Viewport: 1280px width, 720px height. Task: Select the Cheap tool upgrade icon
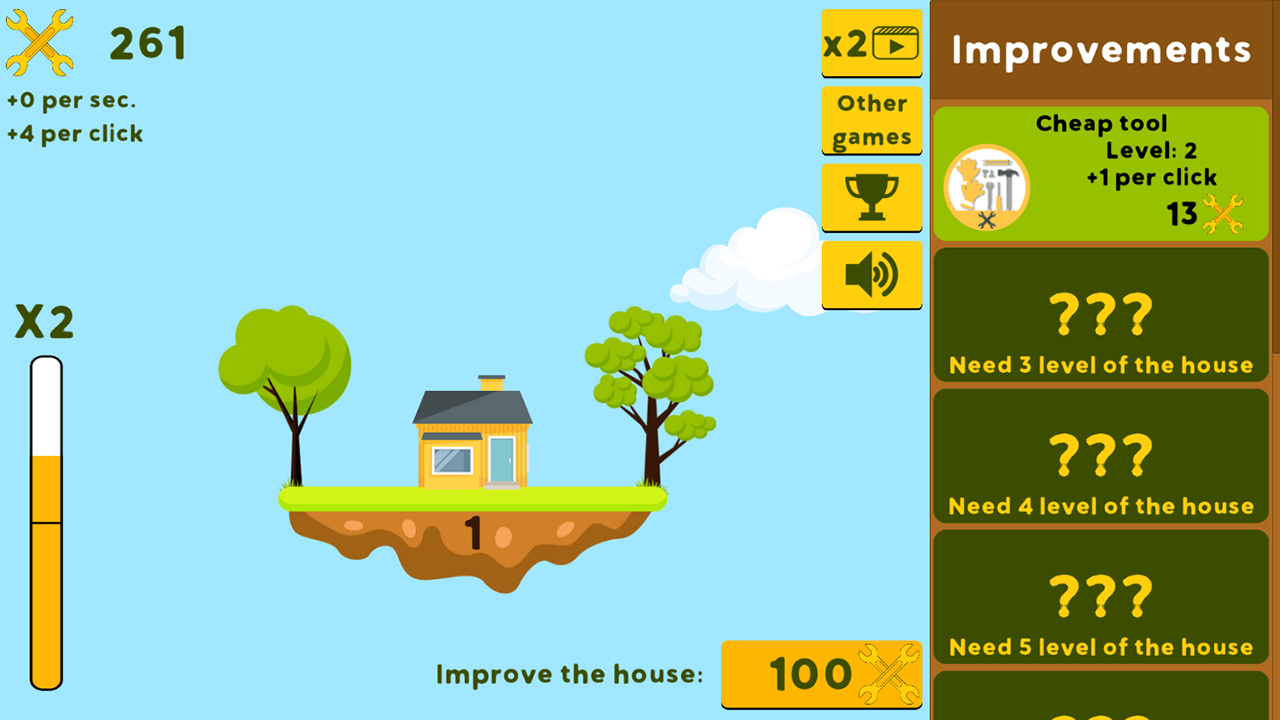(986, 188)
